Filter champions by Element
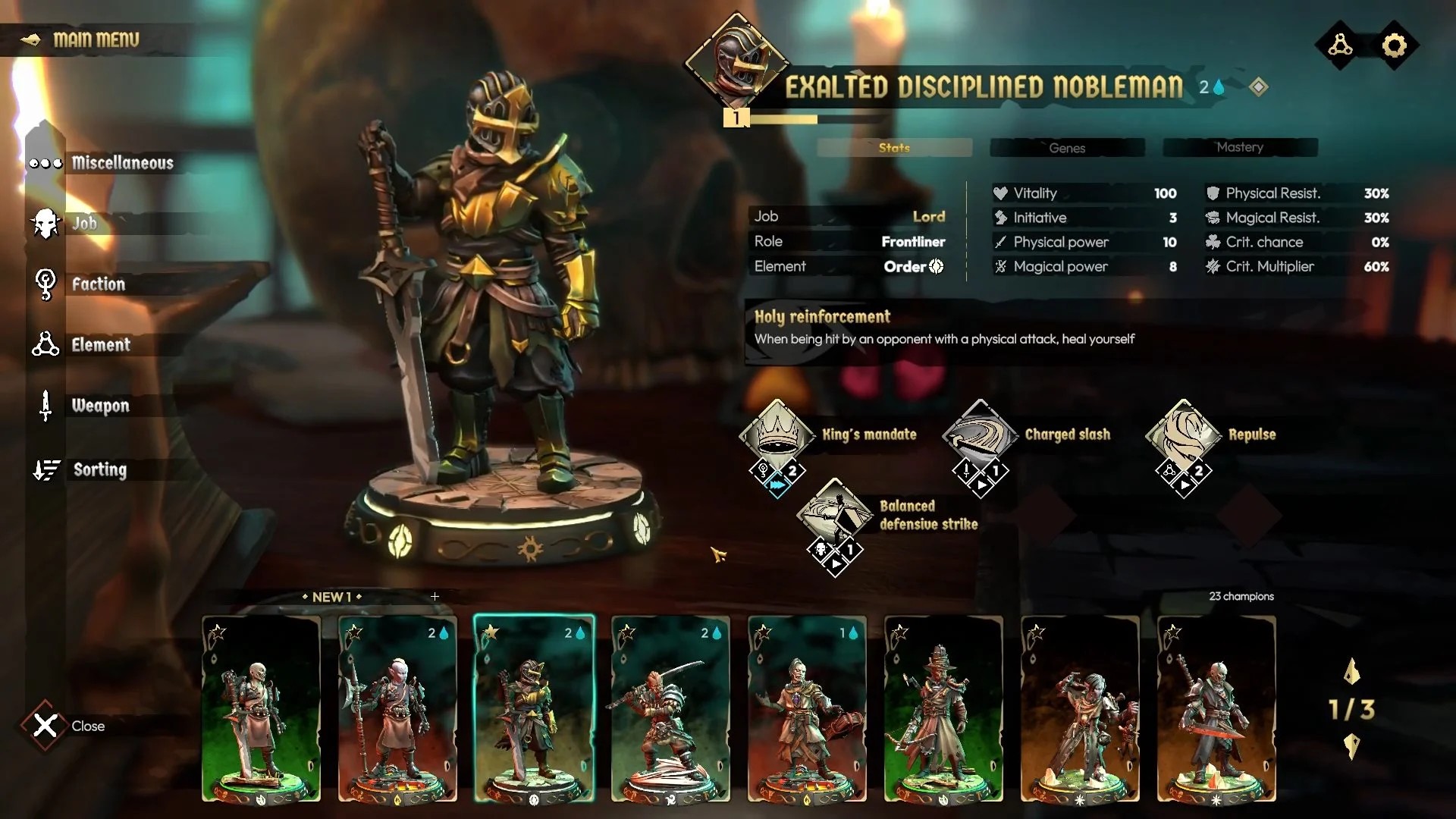 (x=100, y=345)
